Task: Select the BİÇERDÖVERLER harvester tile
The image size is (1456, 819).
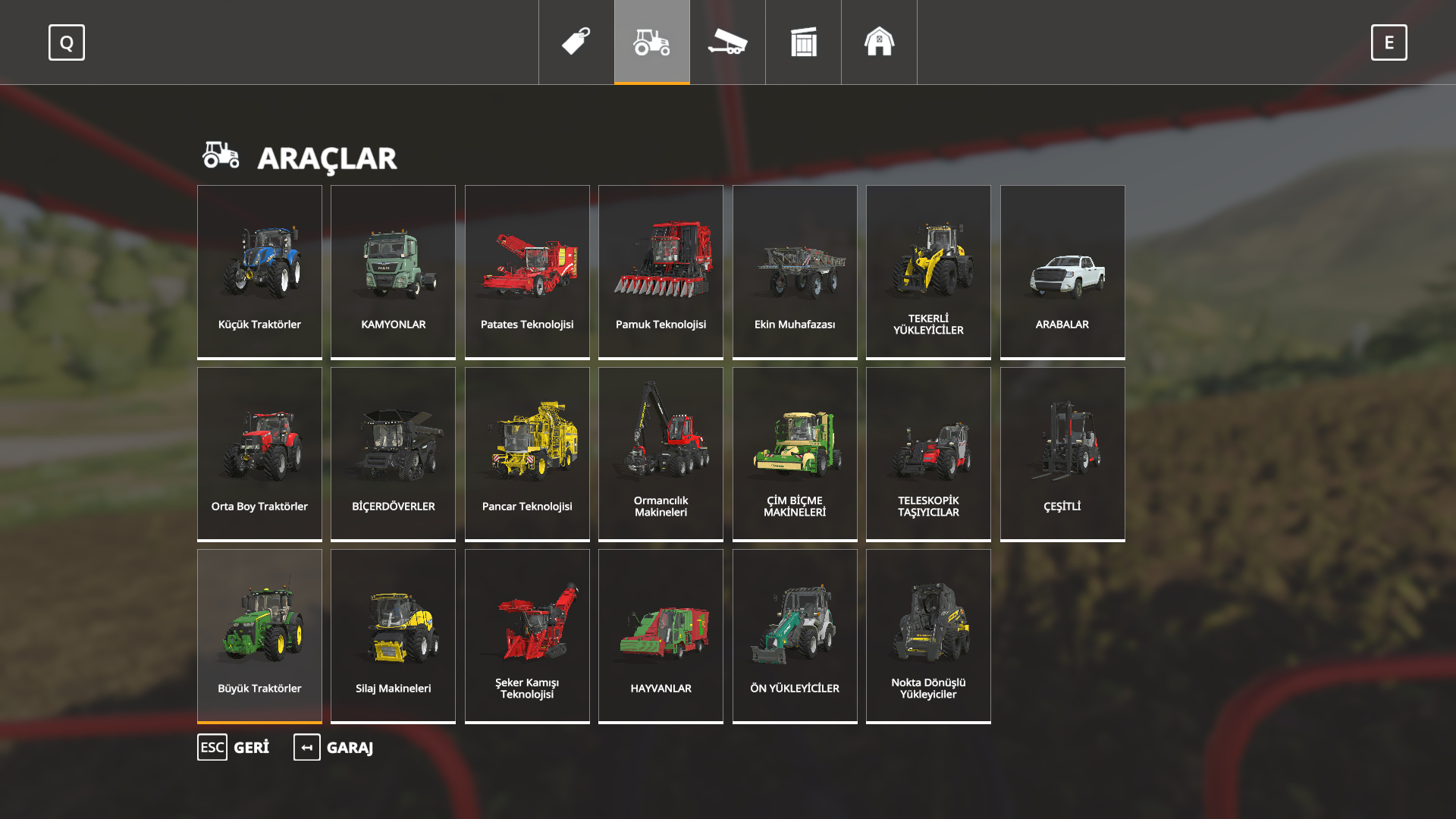Action: (393, 453)
